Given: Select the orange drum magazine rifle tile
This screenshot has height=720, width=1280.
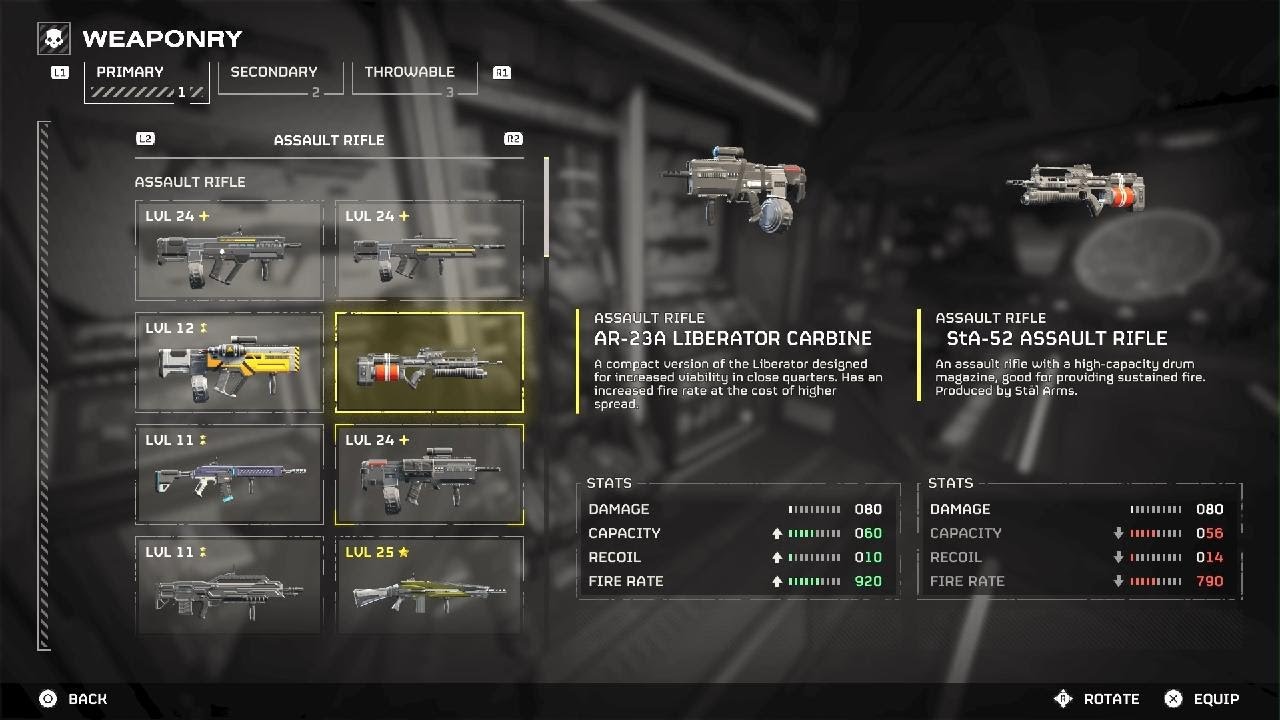Looking at the screenshot, I should pos(429,362).
